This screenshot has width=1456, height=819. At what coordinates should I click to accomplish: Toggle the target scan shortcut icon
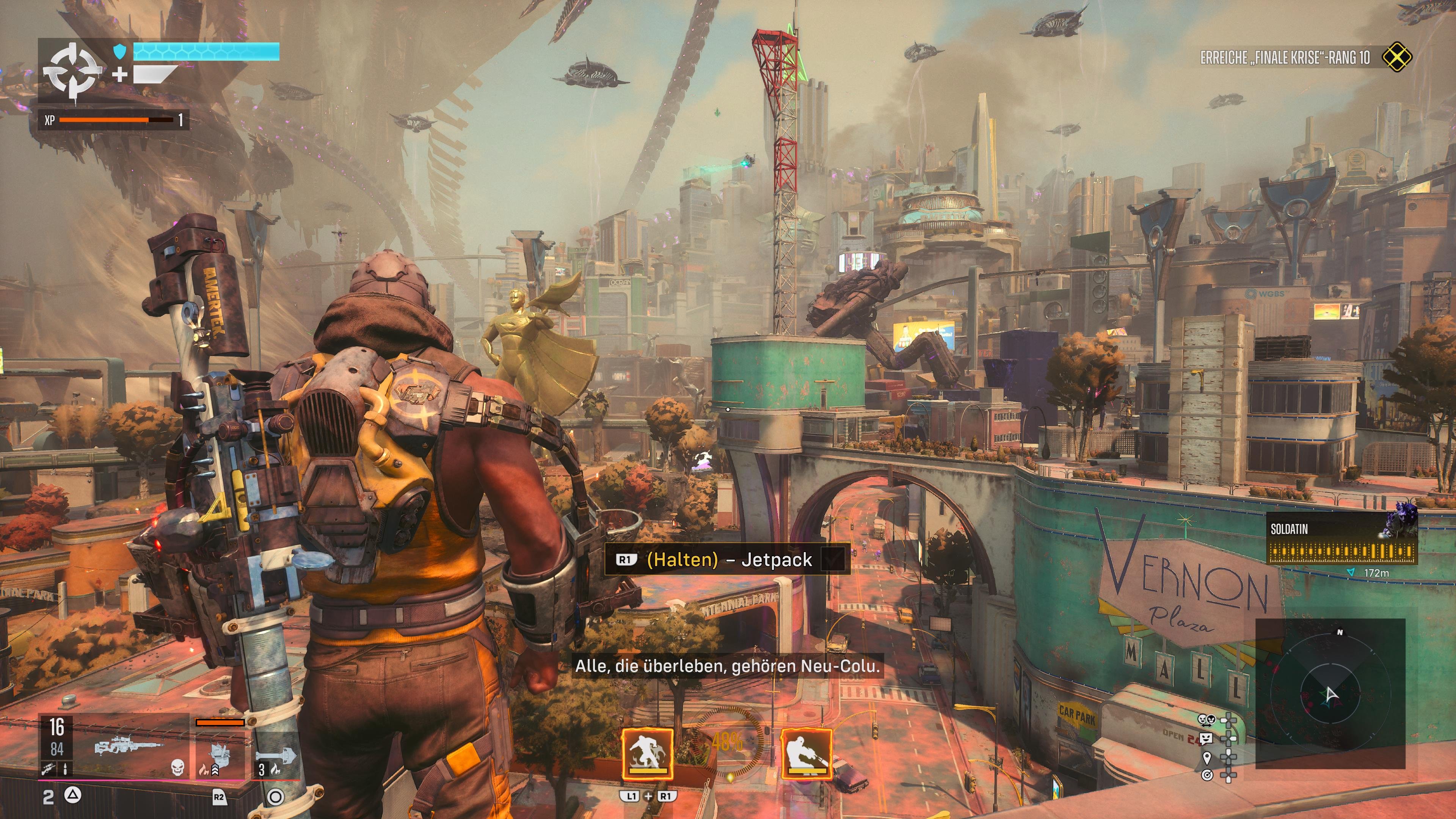pyautogui.click(x=1207, y=775)
